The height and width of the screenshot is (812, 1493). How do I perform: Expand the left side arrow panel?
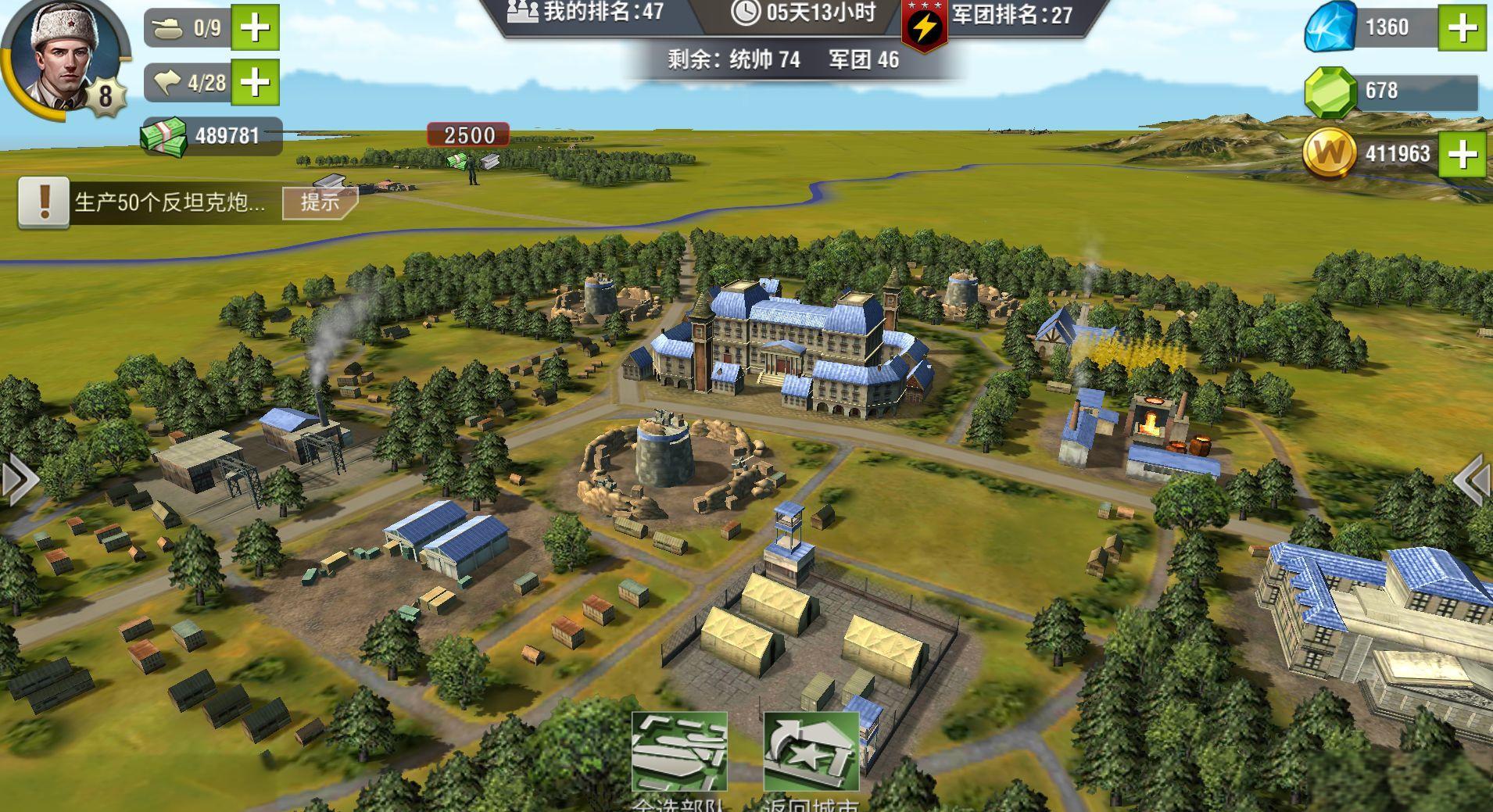(20, 479)
